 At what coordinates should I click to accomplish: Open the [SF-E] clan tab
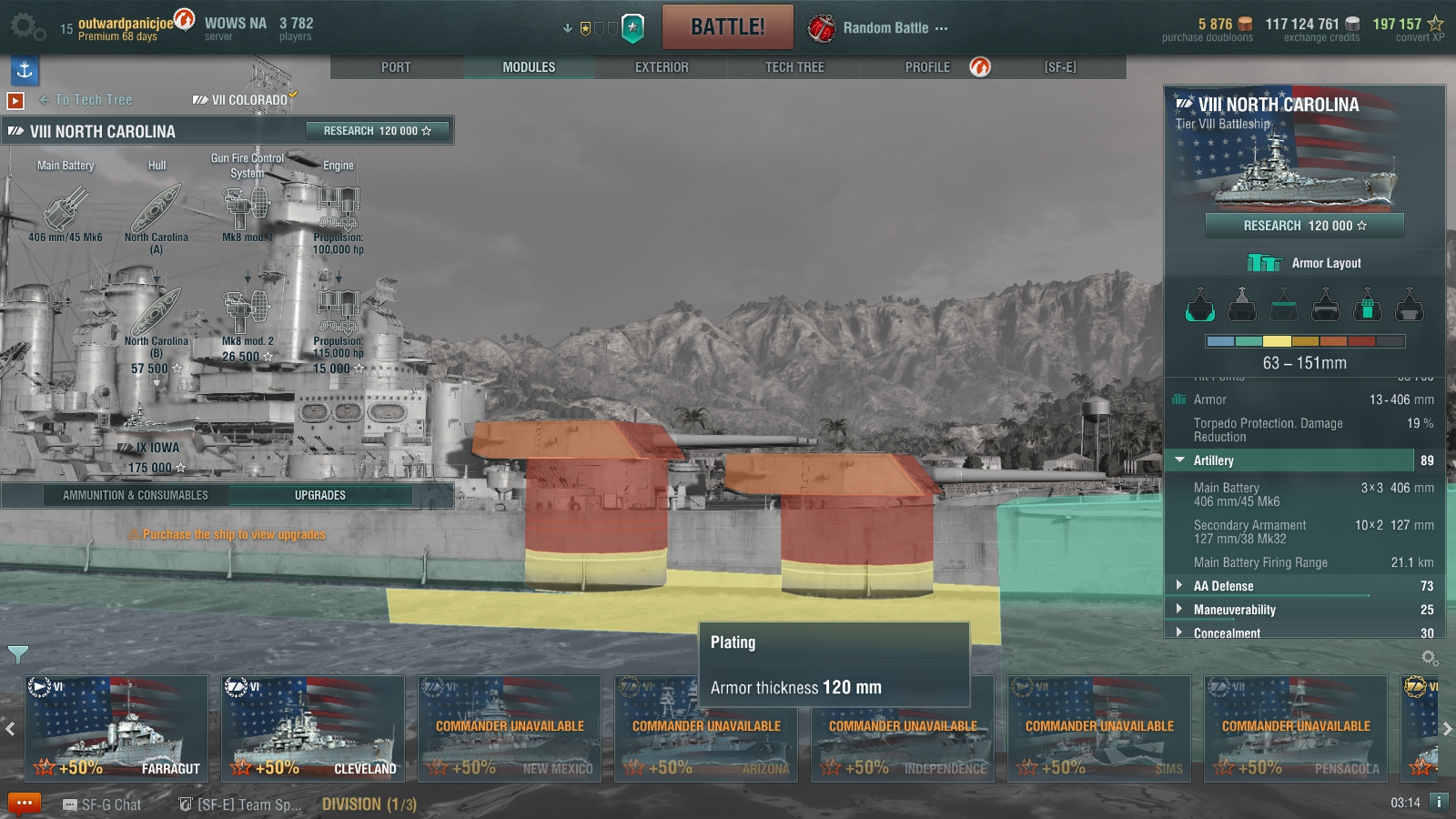pyautogui.click(x=1060, y=67)
